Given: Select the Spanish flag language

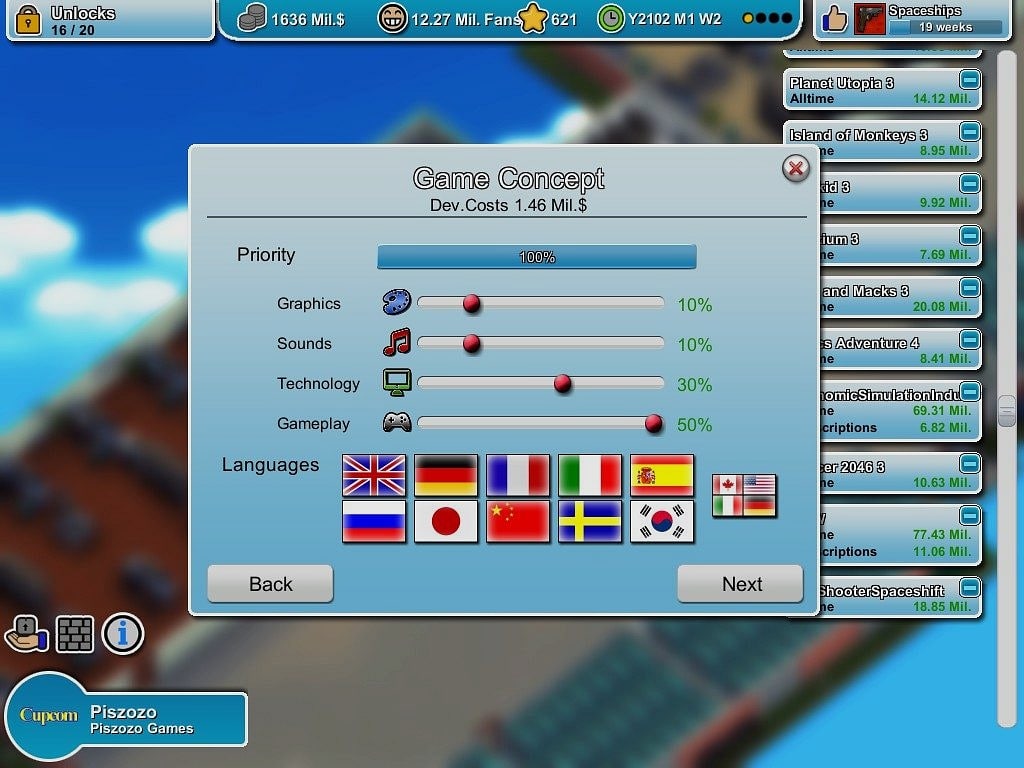Looking at the screenshot, I should (x=662, y=476).
